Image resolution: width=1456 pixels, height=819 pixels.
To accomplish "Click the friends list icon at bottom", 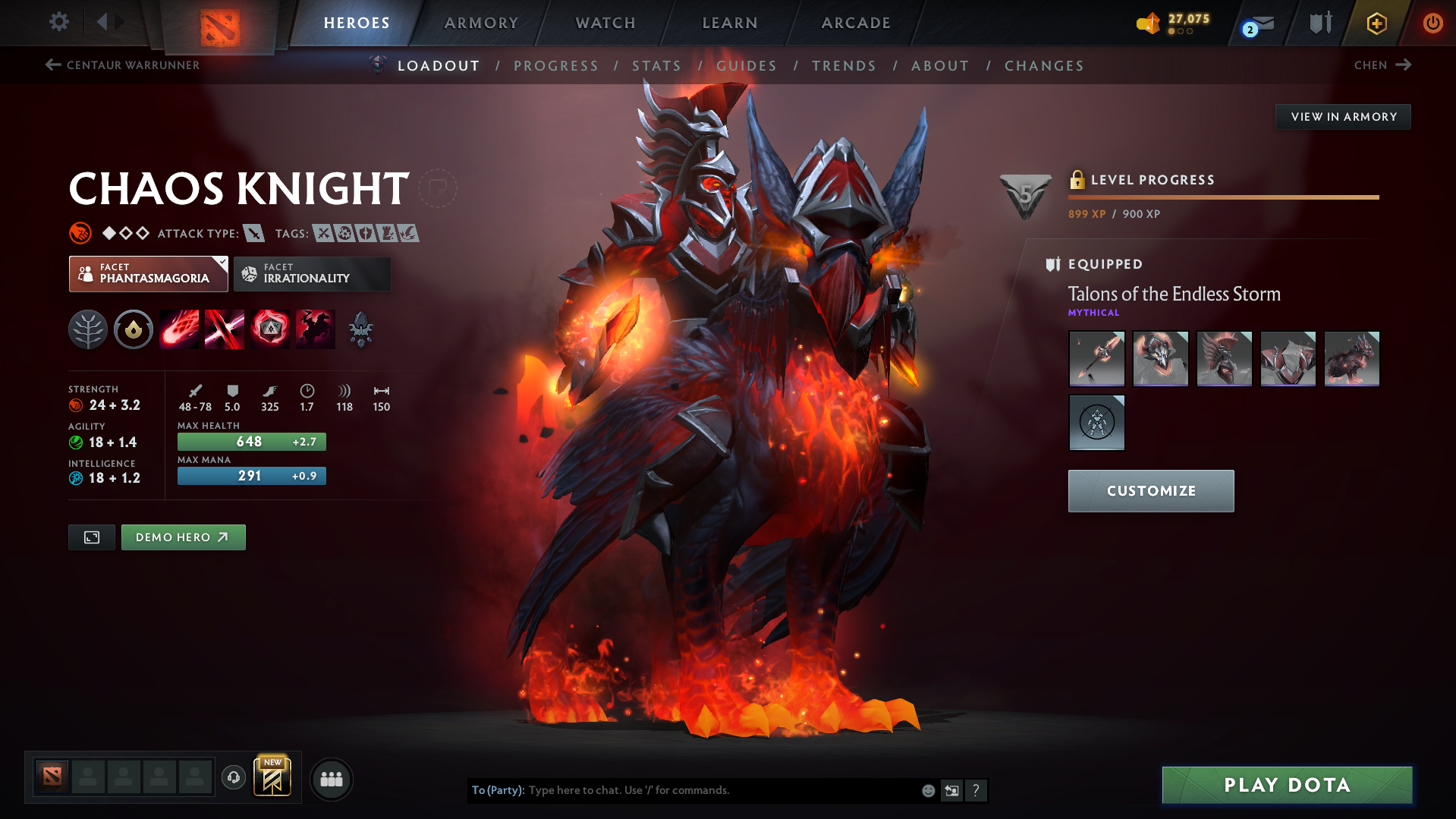I will click(332, 779).
